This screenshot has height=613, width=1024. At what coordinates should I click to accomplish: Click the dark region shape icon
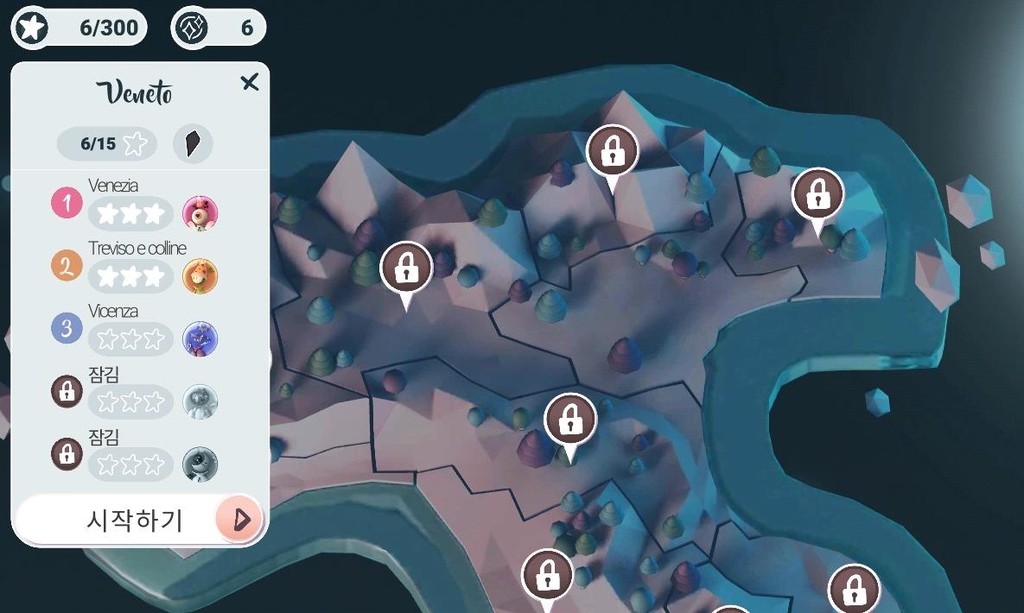[192, 144]
